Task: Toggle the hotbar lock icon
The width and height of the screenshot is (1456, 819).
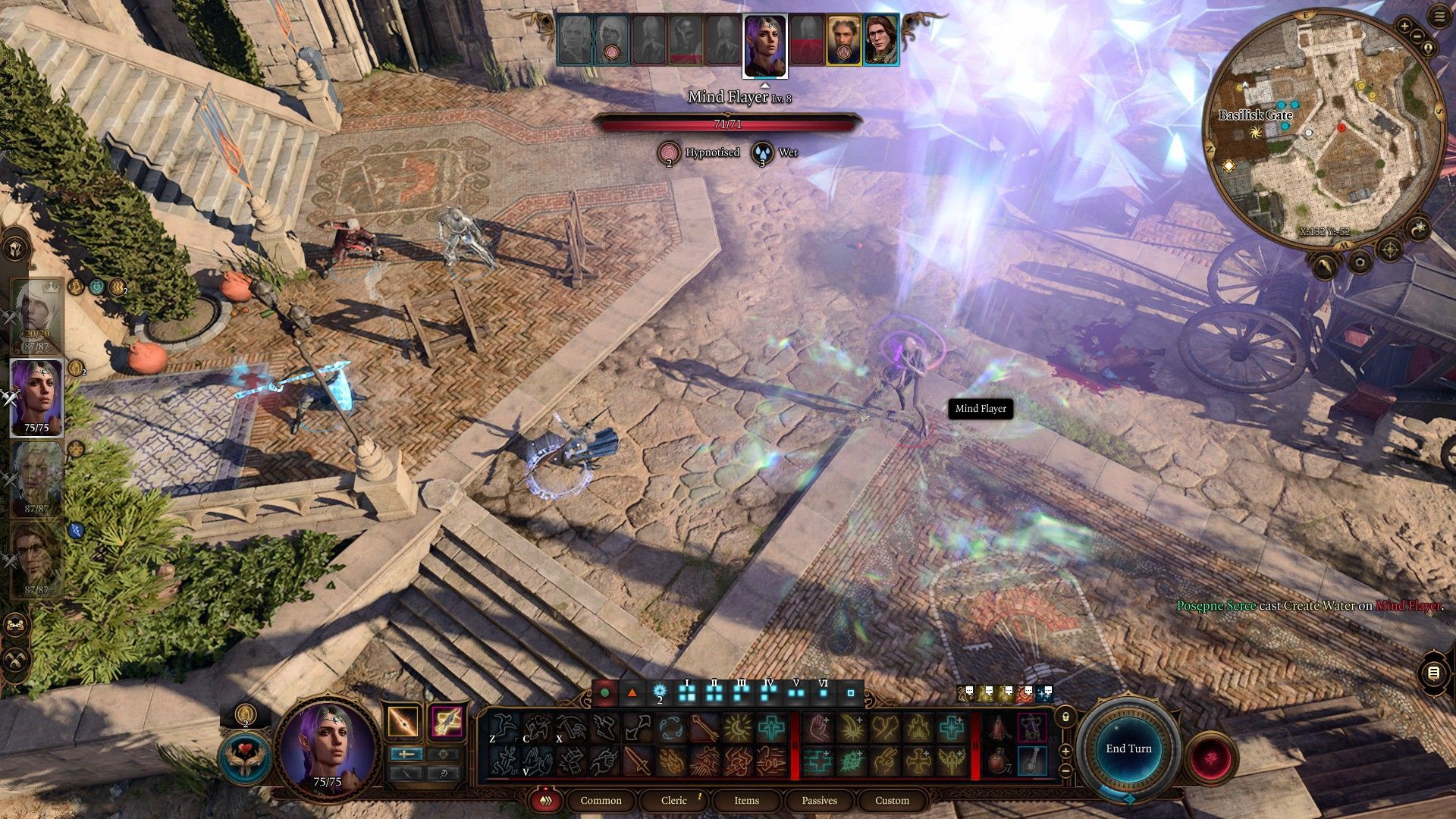Action: pyautogui.click(x=1065, y=717)
